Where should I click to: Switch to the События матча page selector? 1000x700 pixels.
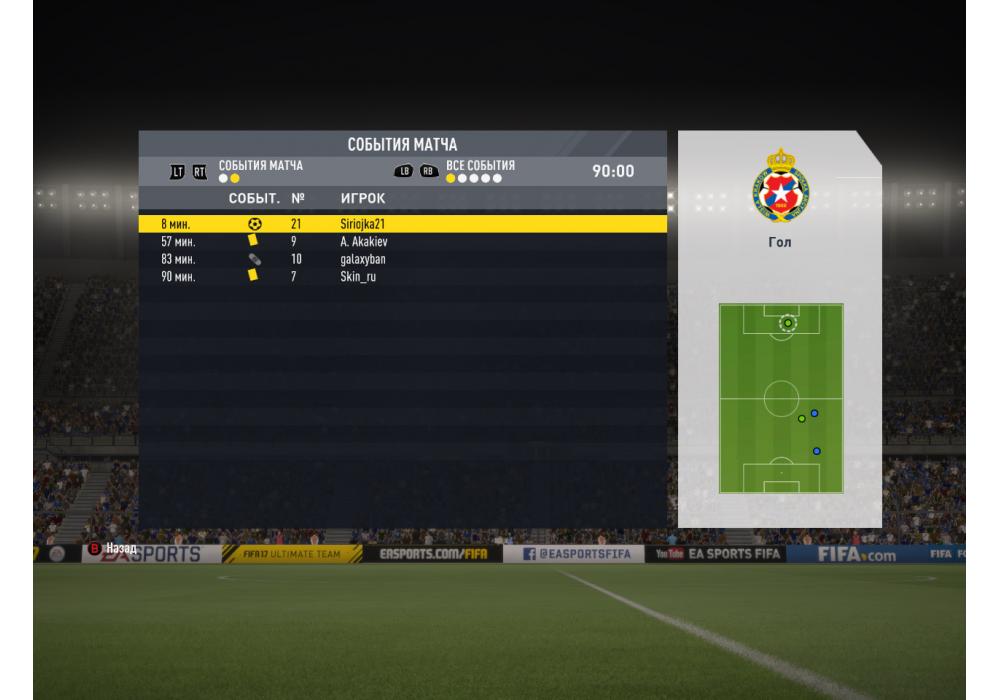[260, 171]
